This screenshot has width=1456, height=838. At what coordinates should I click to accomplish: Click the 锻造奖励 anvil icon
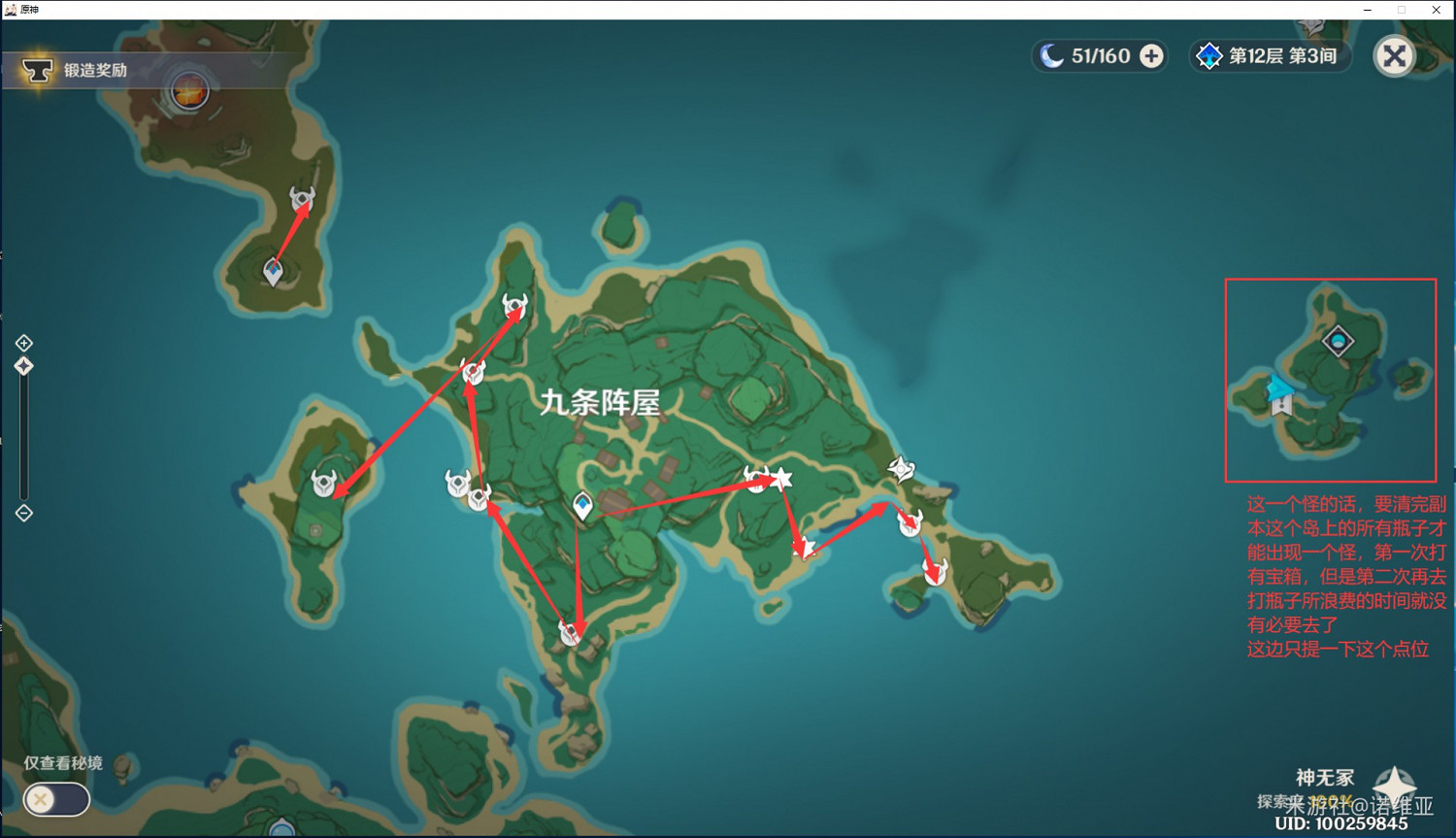click(37, 70)
